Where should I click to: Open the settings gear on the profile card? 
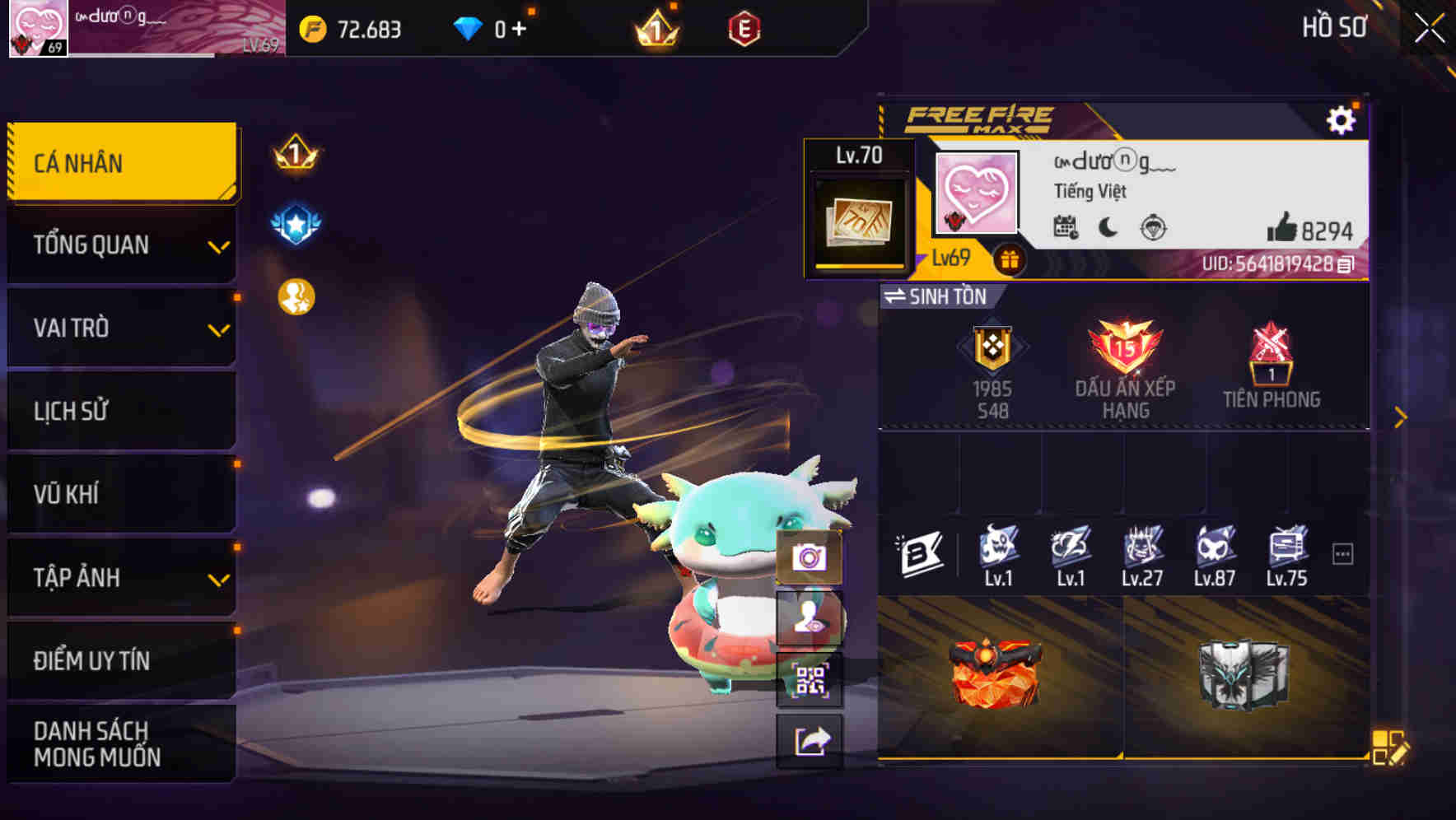coord(1342,119)
